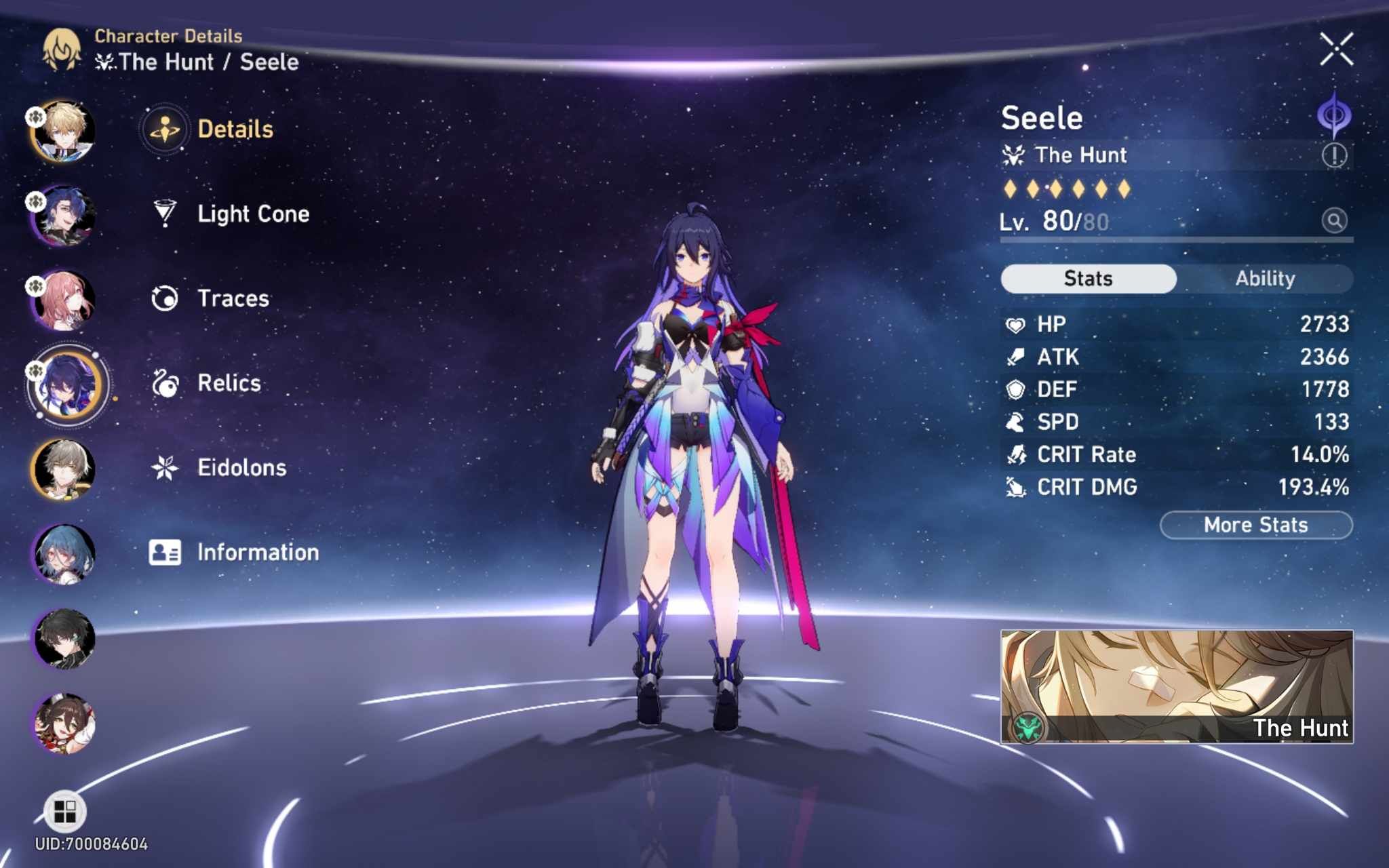Open the Eidolons panel

click(242, 467)
